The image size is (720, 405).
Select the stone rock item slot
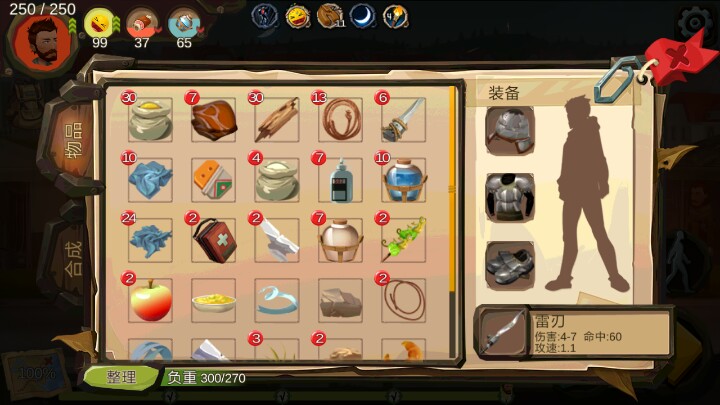[339, 299]
